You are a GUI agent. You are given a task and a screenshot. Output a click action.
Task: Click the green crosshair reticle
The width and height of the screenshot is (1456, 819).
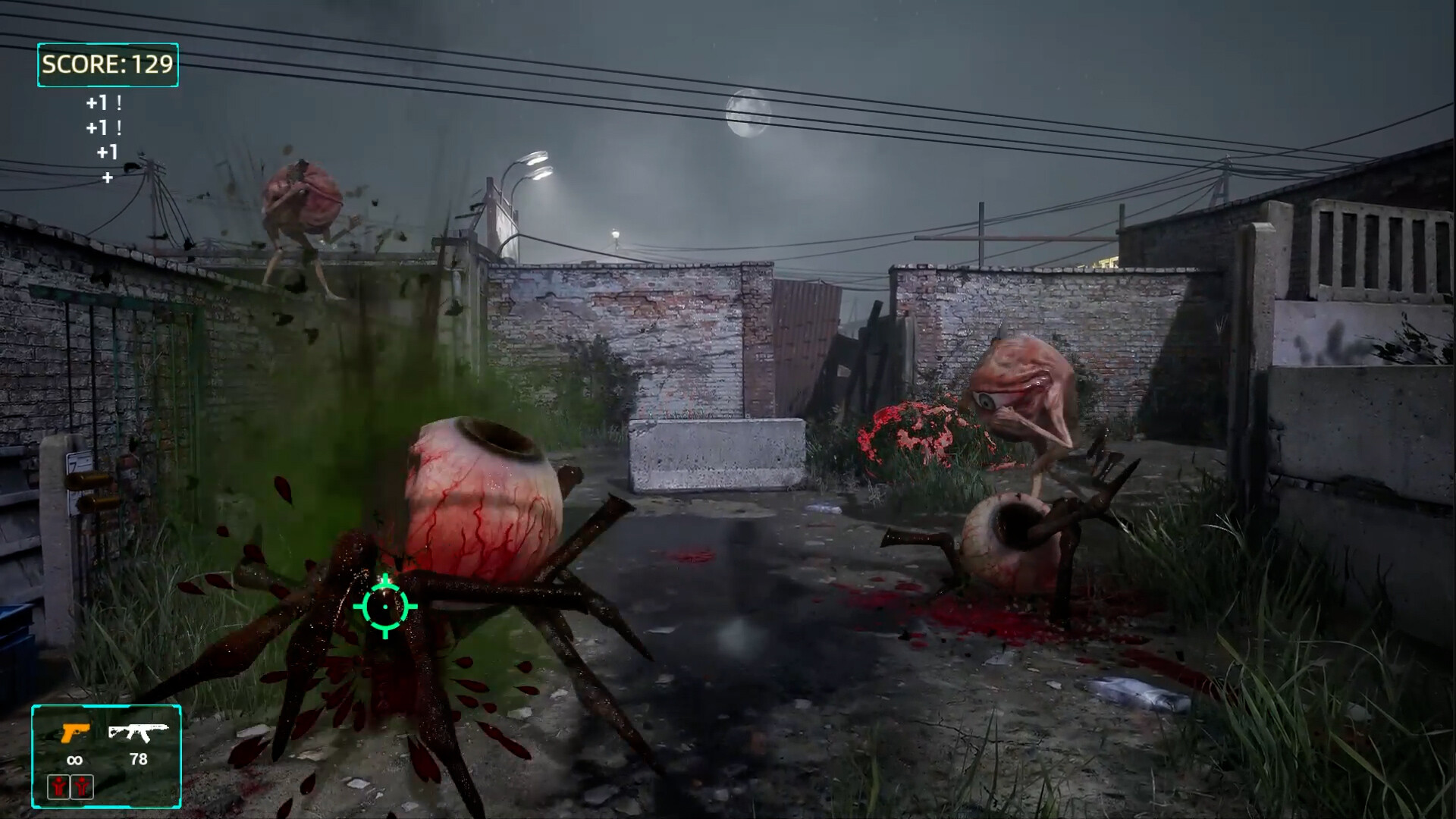click(385, 608)
